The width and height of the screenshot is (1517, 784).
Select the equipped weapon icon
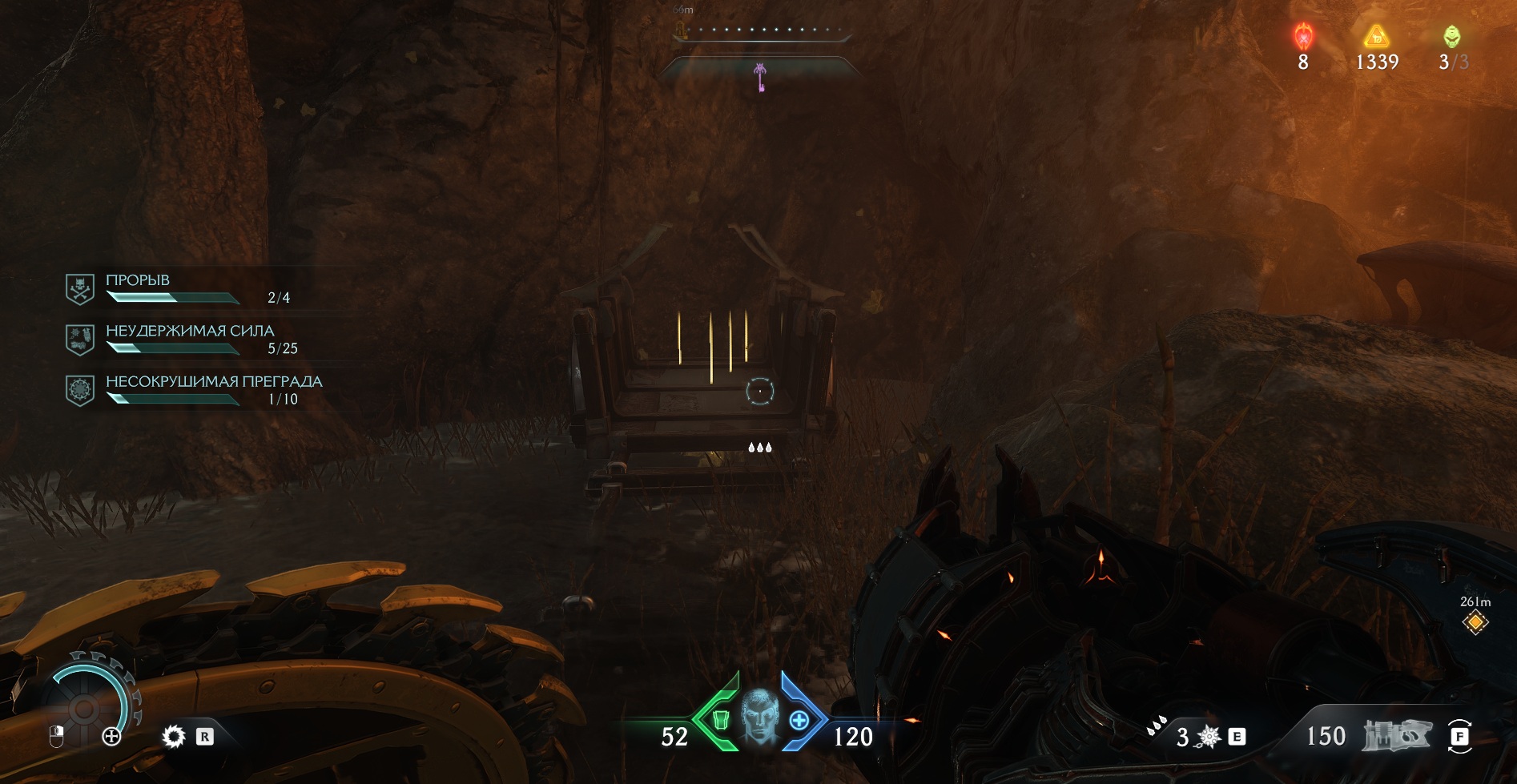tap(1396, 735)
